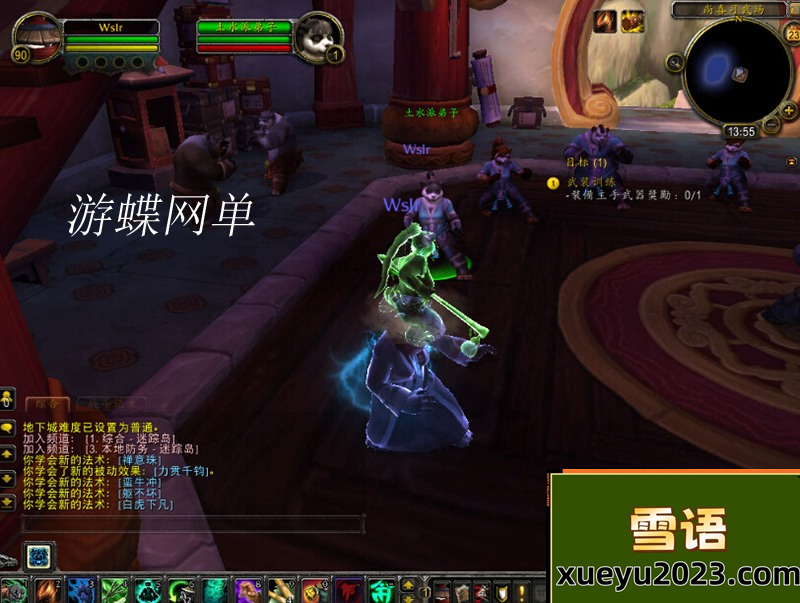Click the 13:55 clock button
The image size is (800, 603).
[x=741, y=131]
